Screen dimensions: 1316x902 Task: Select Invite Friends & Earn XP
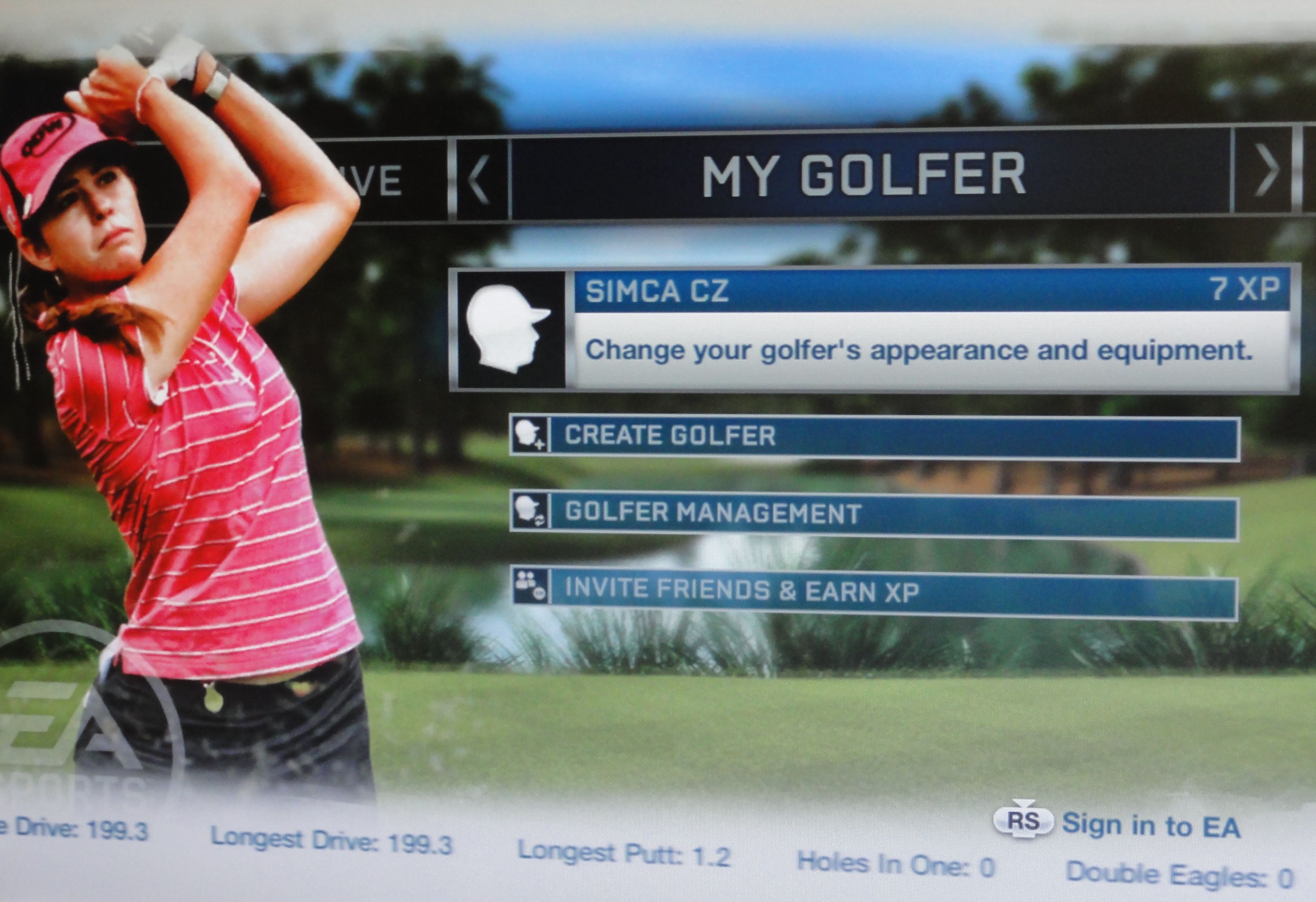click(875, 592)
